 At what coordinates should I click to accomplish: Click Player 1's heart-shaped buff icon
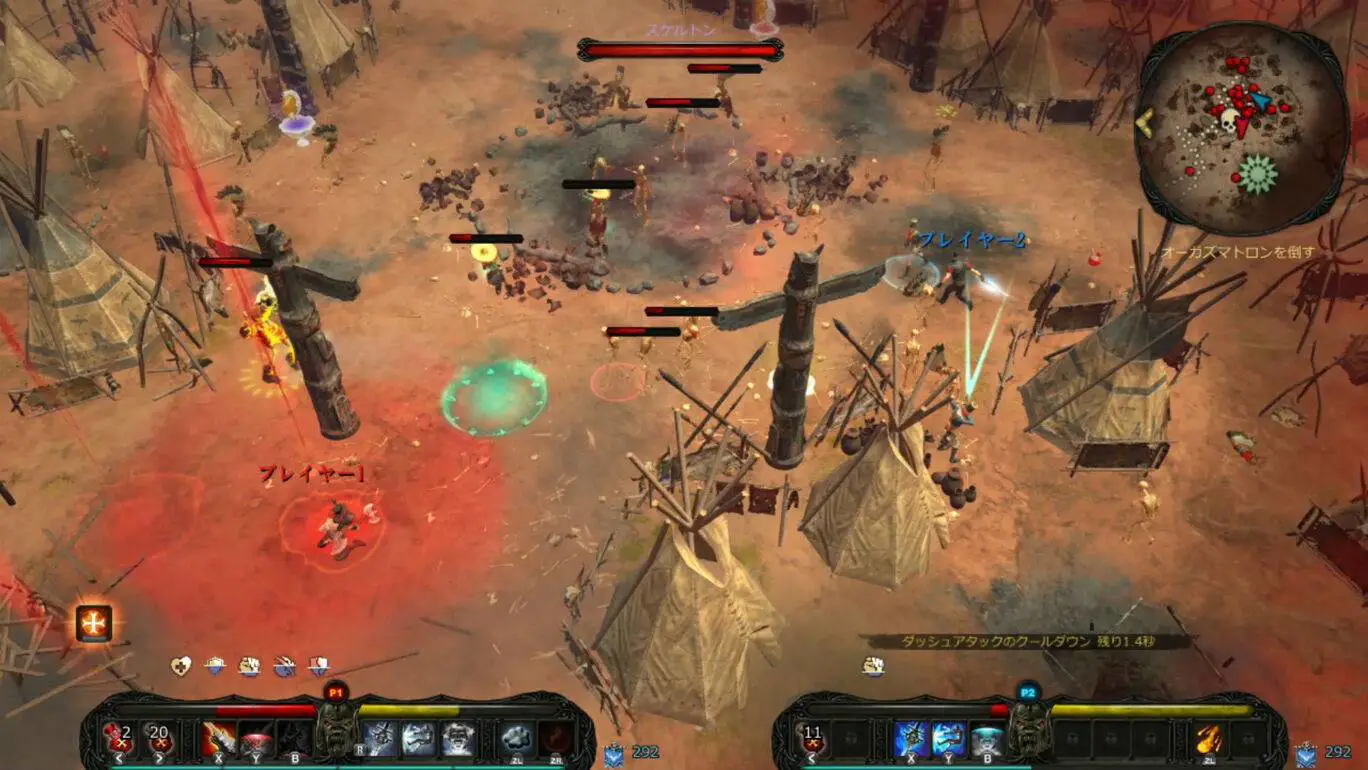click(x=180, y=666)
